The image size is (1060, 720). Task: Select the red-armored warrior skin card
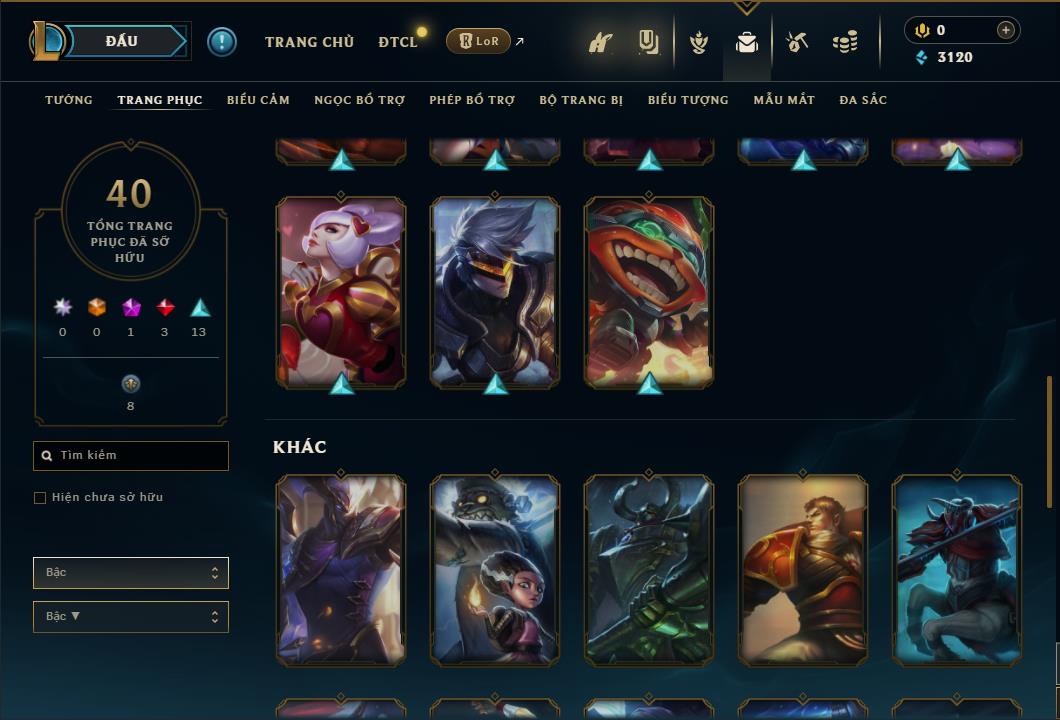[803, 570]
